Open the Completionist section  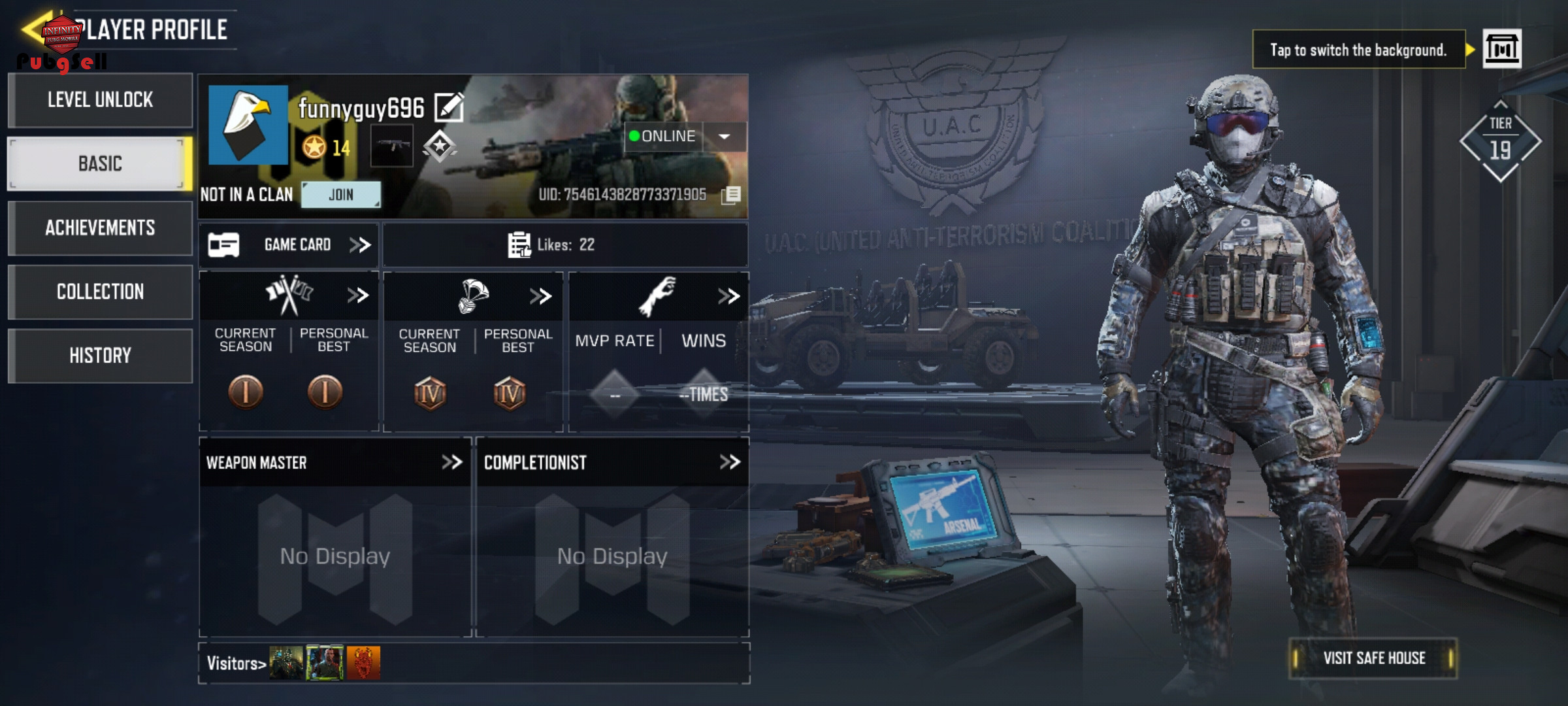(729, 462)
